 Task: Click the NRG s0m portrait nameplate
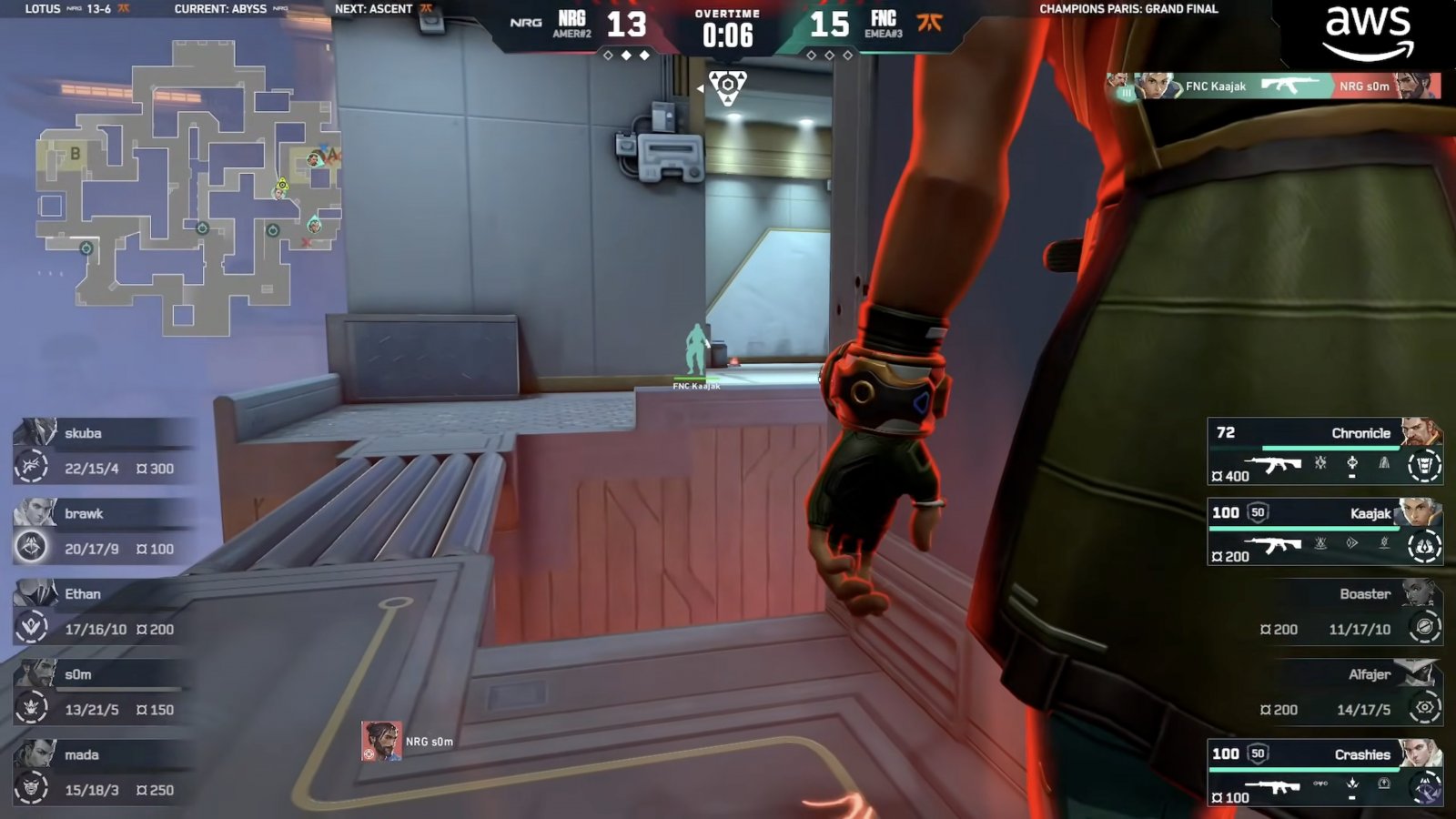(409, 741)
